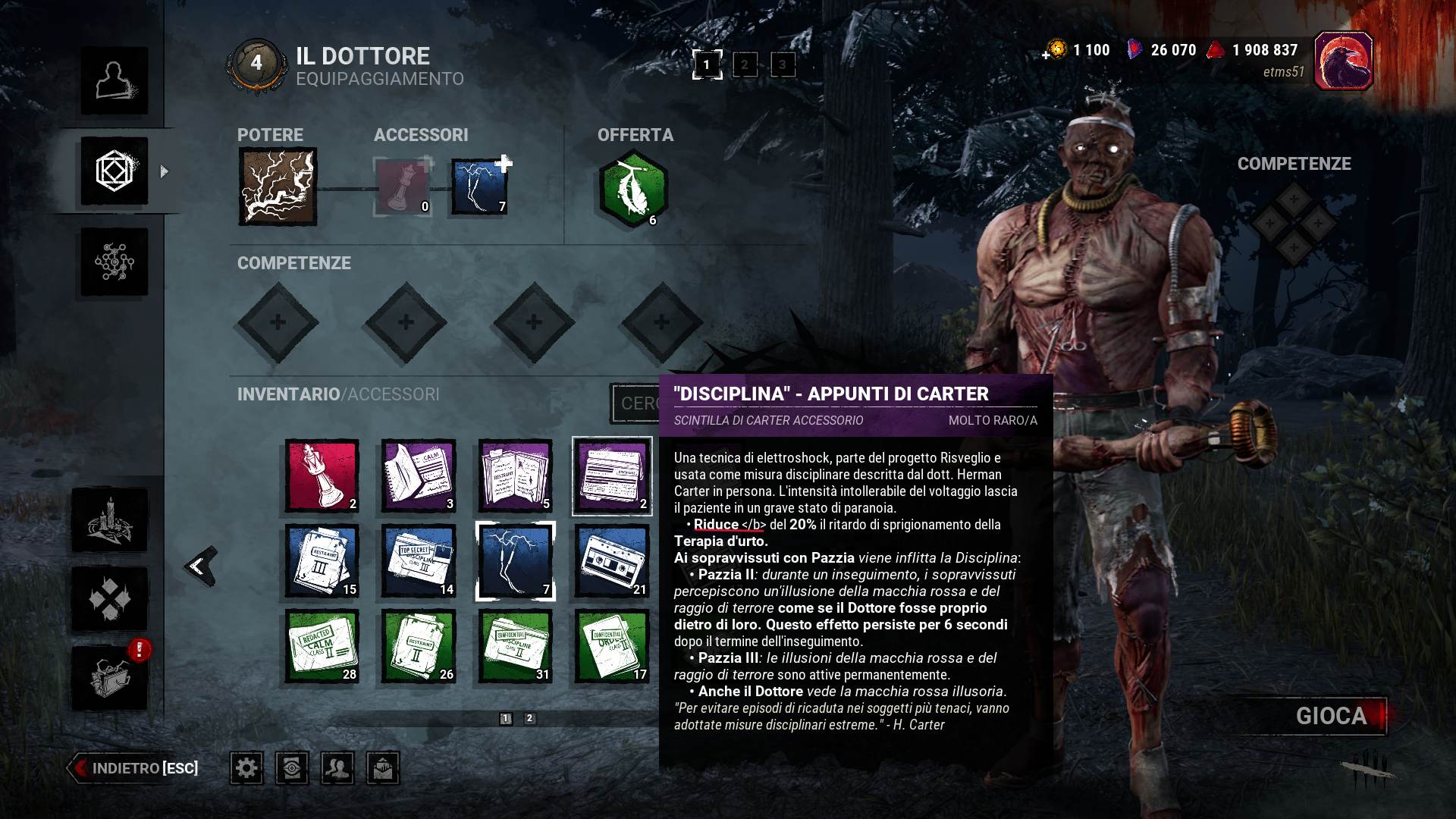Screen dimensions: 1456x819
Task: Open the store chest with red notification
Action: coord(112,677)
